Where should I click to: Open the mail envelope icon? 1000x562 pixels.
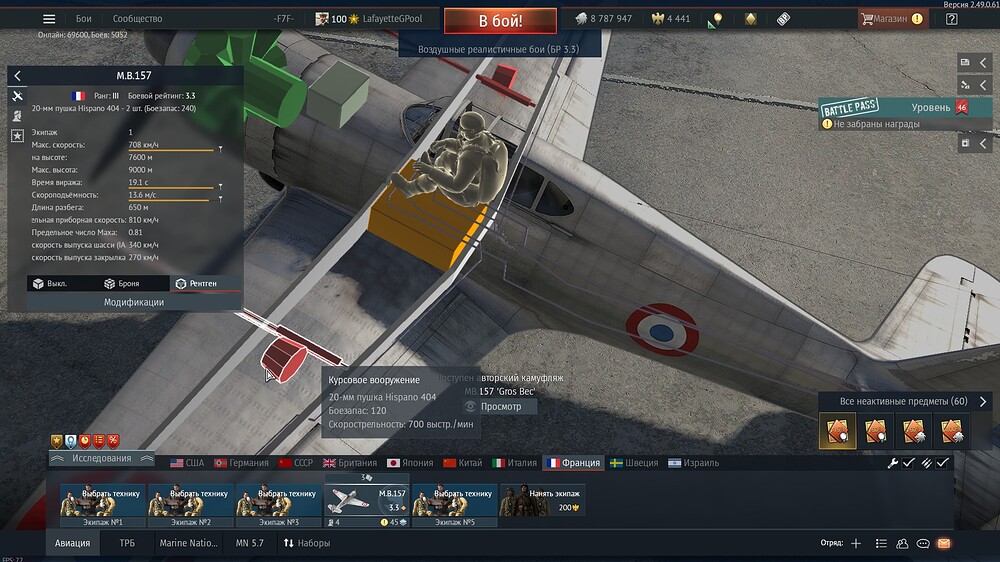[x=944, y=543]
